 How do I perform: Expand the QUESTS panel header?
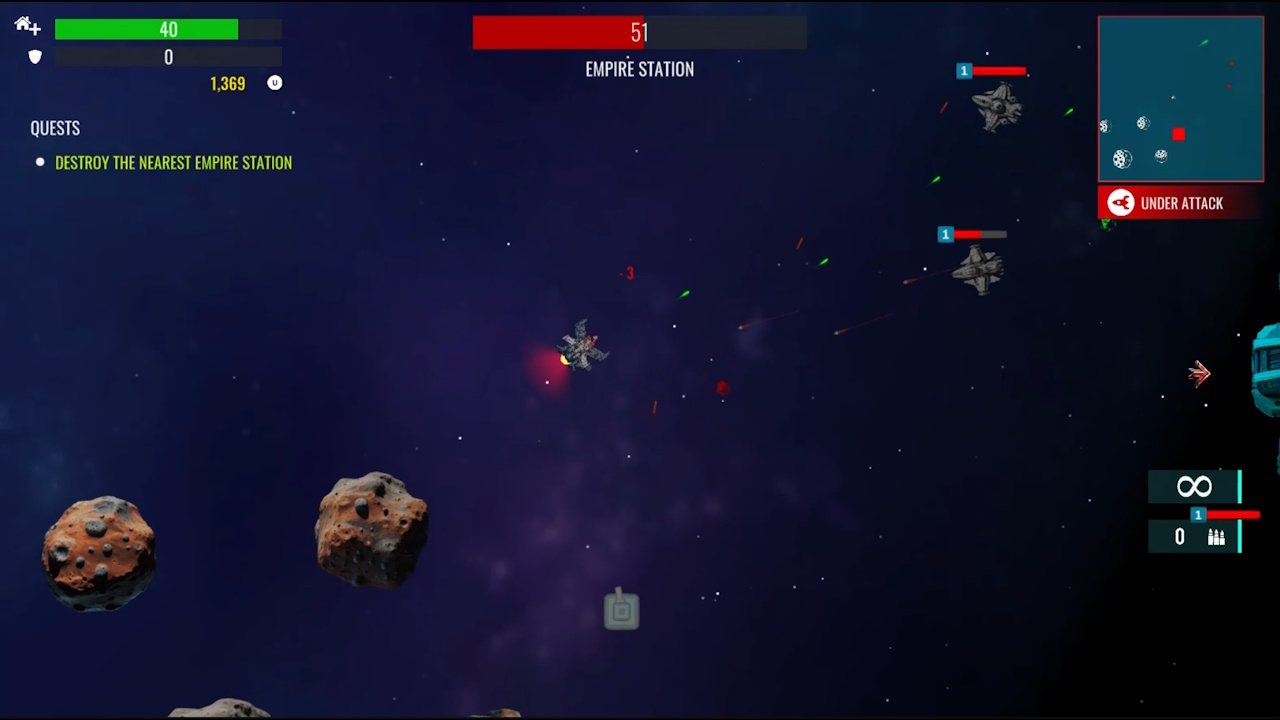click(x=55, y=128)
